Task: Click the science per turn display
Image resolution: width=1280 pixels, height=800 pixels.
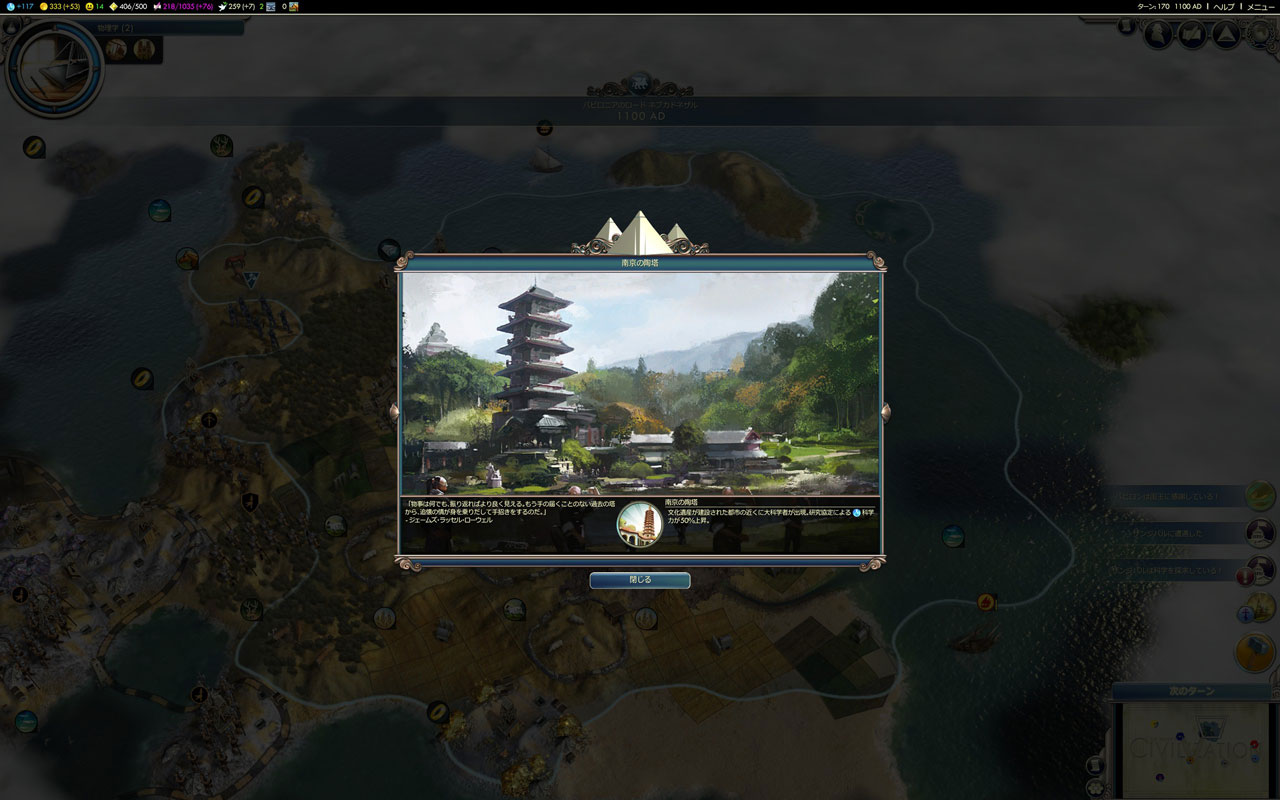Action: click(19, 7)
